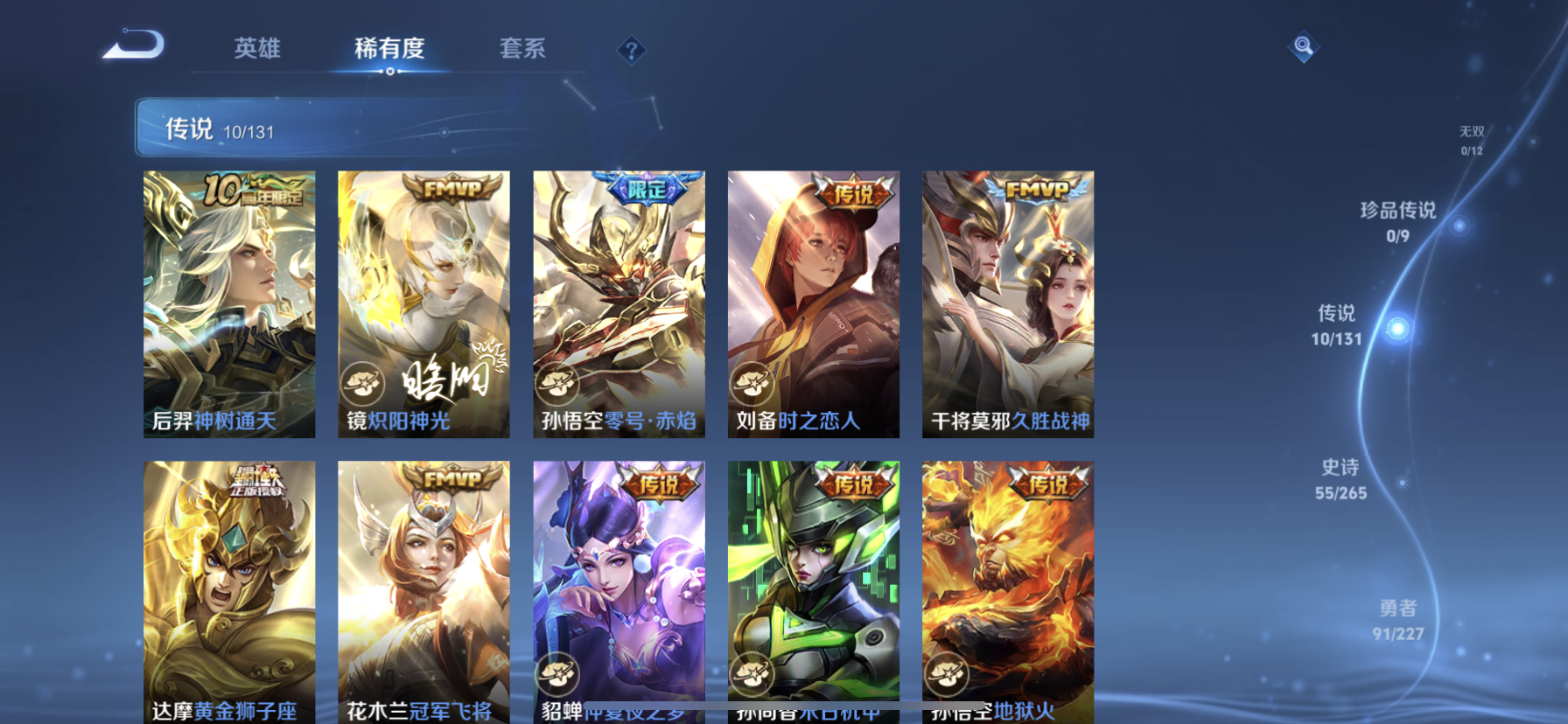The image size is (1568, 724).
Task: Switch to the 套系 tab
Action: (x=523, y=50)
